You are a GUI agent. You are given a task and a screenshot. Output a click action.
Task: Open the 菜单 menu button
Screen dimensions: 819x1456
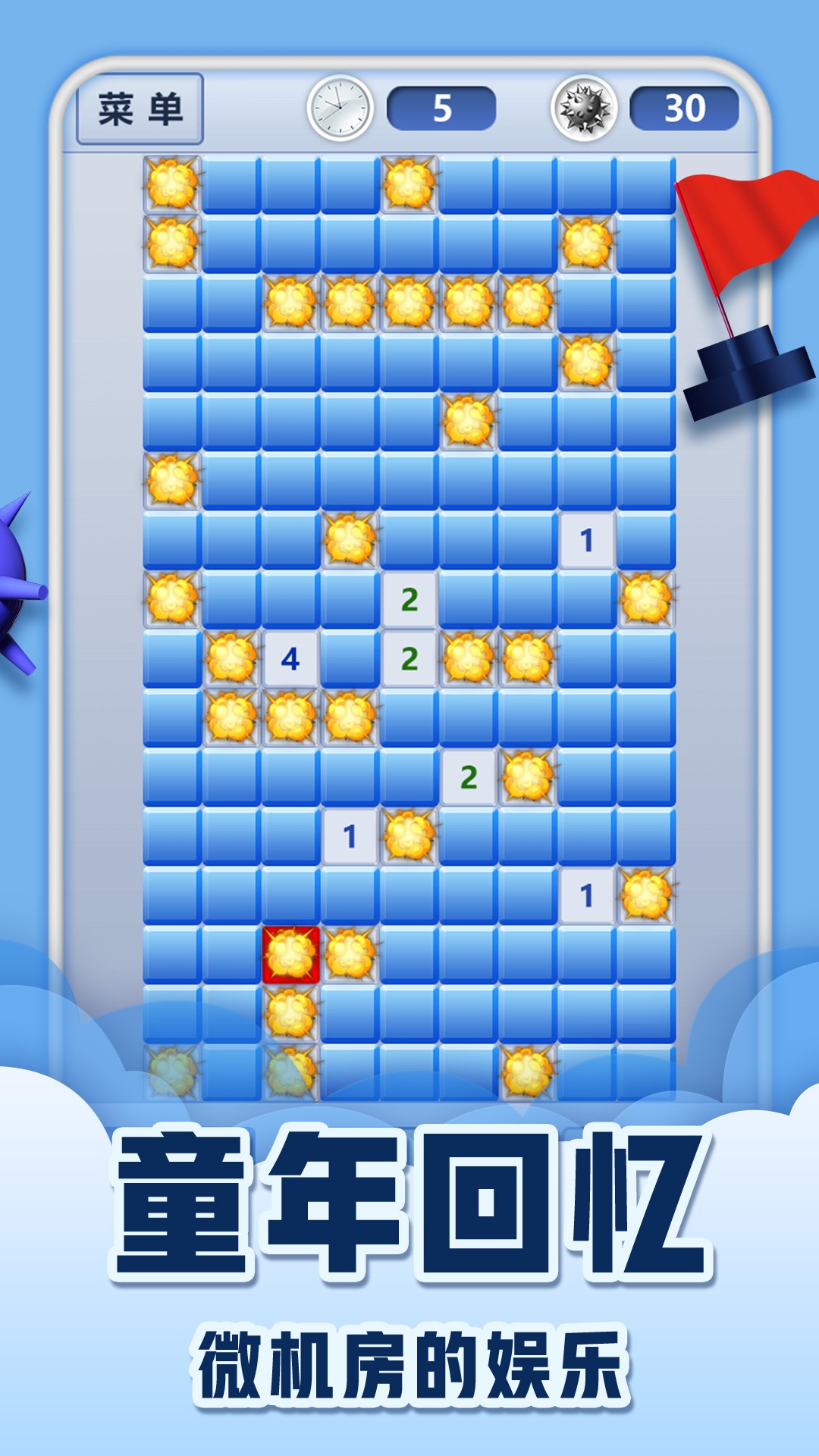click(140, 109)
